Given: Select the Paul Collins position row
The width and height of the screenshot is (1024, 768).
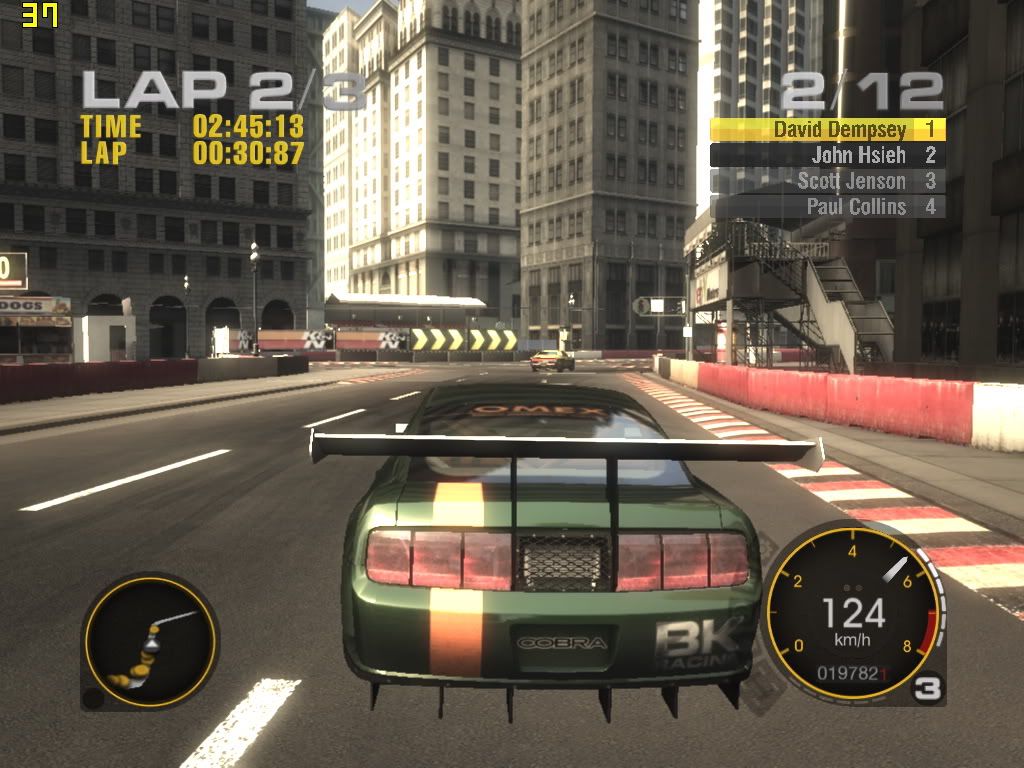Looking at the screenshot, I should 828,207.
